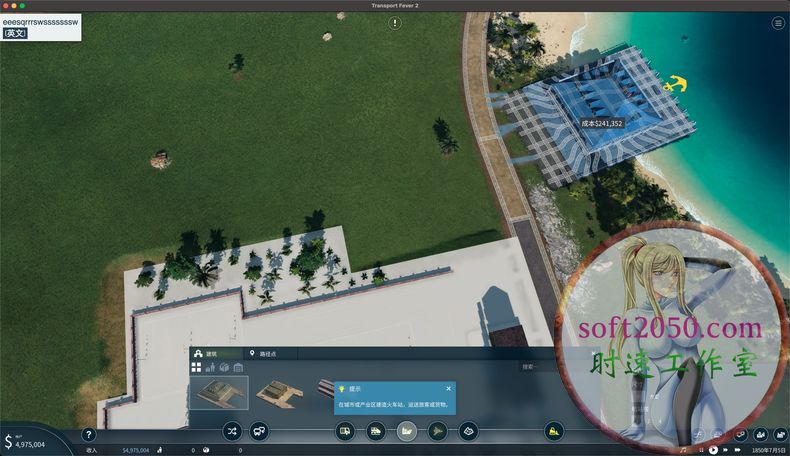The height and width of the screenshot is (456, 790).
Task: Open the air construction airplane menu
Action: 438,432
